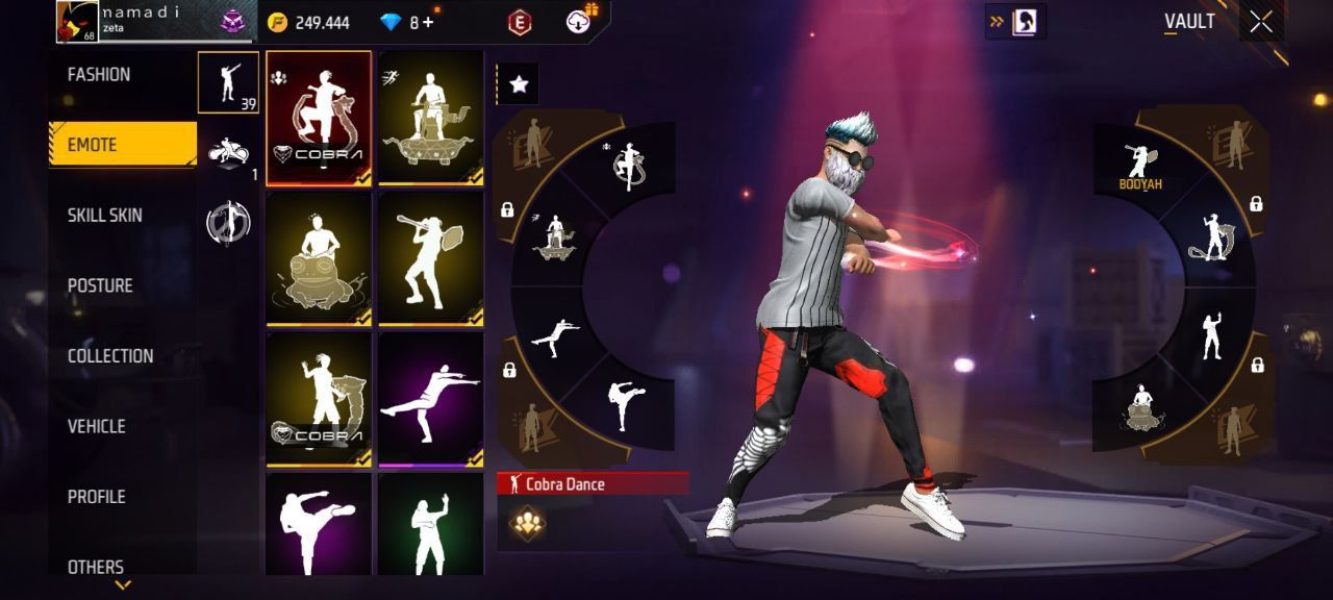Click the gold coin currency icon
The width and height of the screenshot is (1333, 600).
[x=277, y=22]
